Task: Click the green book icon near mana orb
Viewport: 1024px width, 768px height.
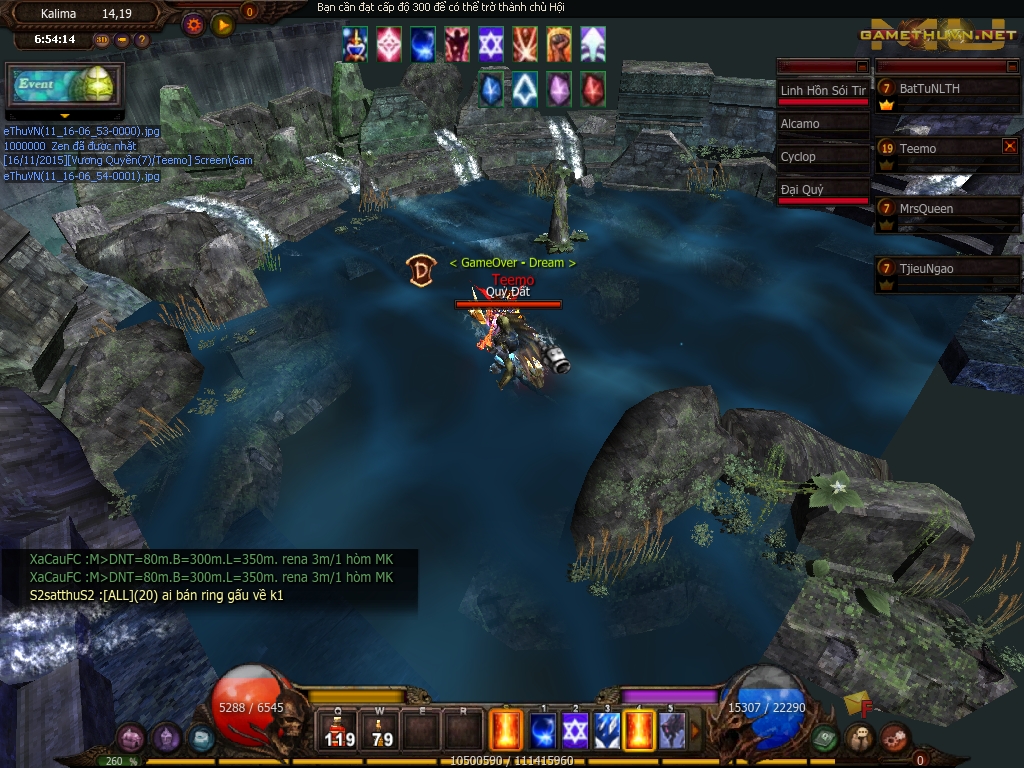Action: (x=823, y=738)
